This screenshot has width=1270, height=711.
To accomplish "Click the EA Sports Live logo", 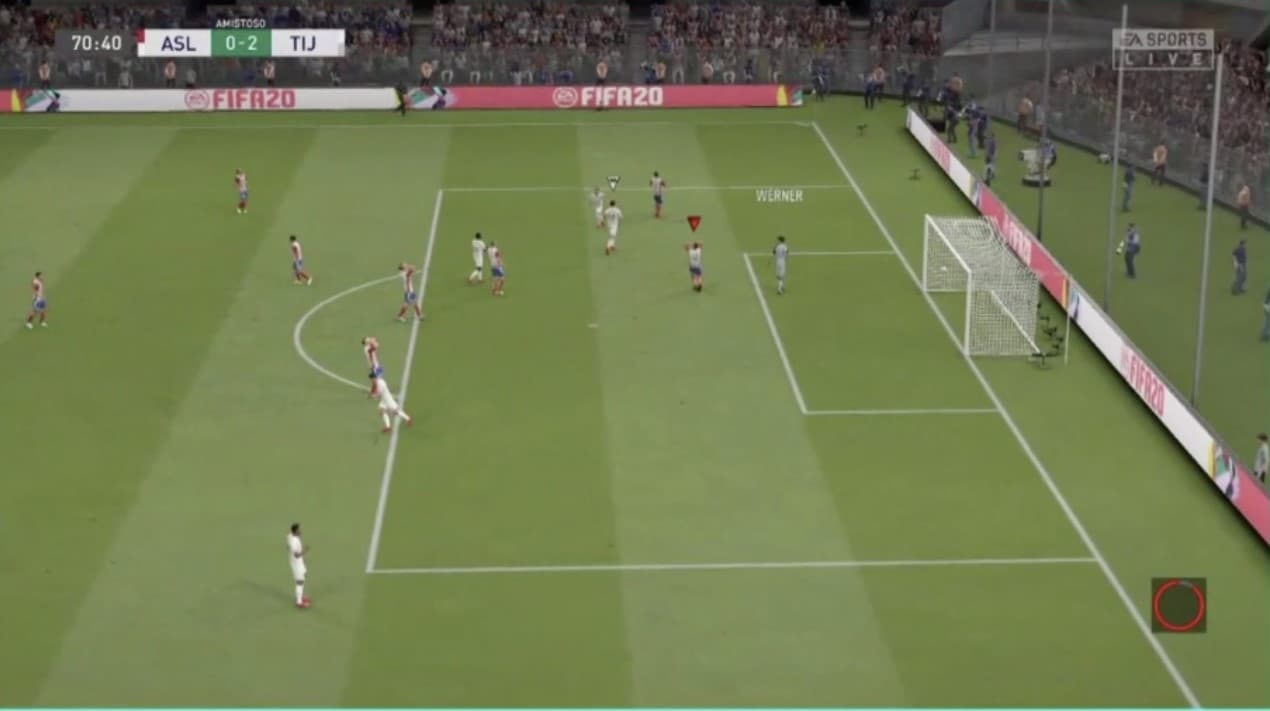I will 1162,48.
